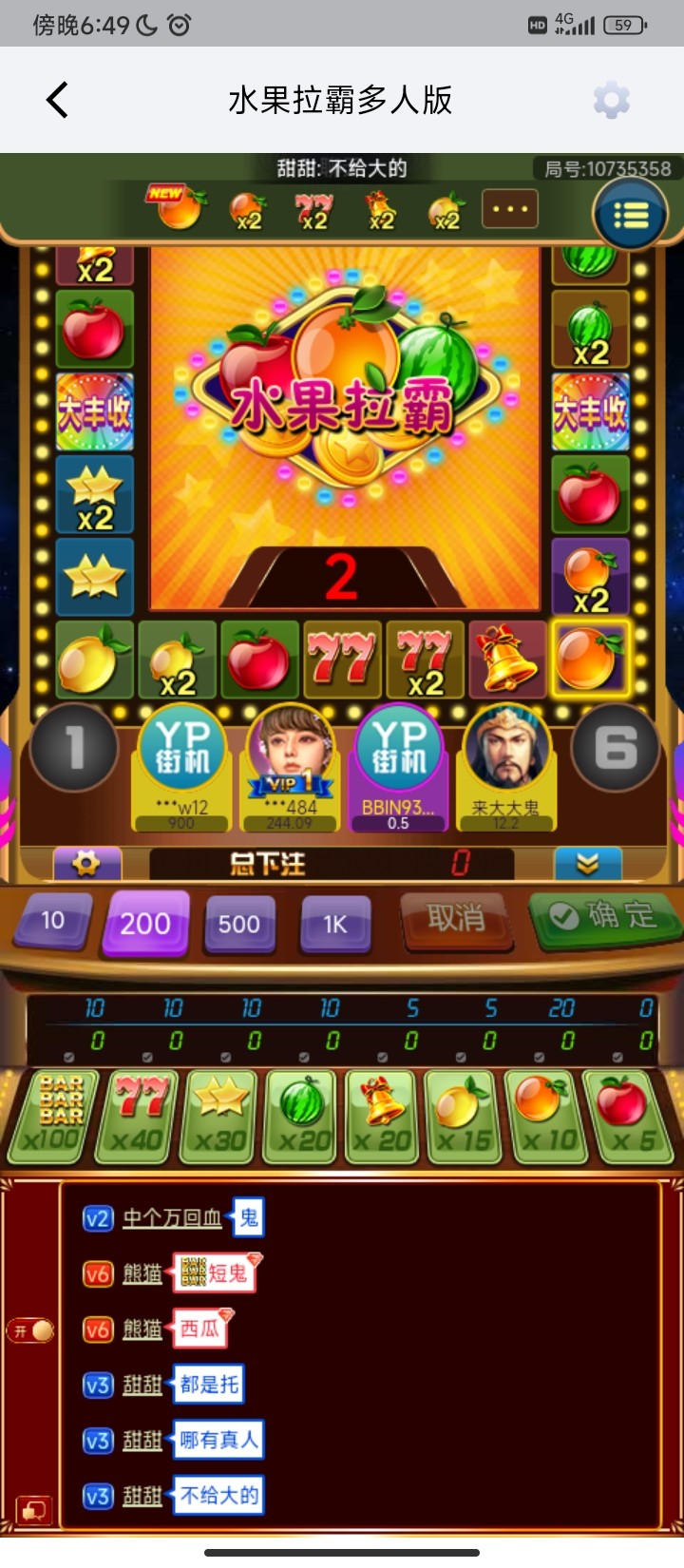
Task: Bet on the watermelon x20 tile
Action: coord(303,1116)
